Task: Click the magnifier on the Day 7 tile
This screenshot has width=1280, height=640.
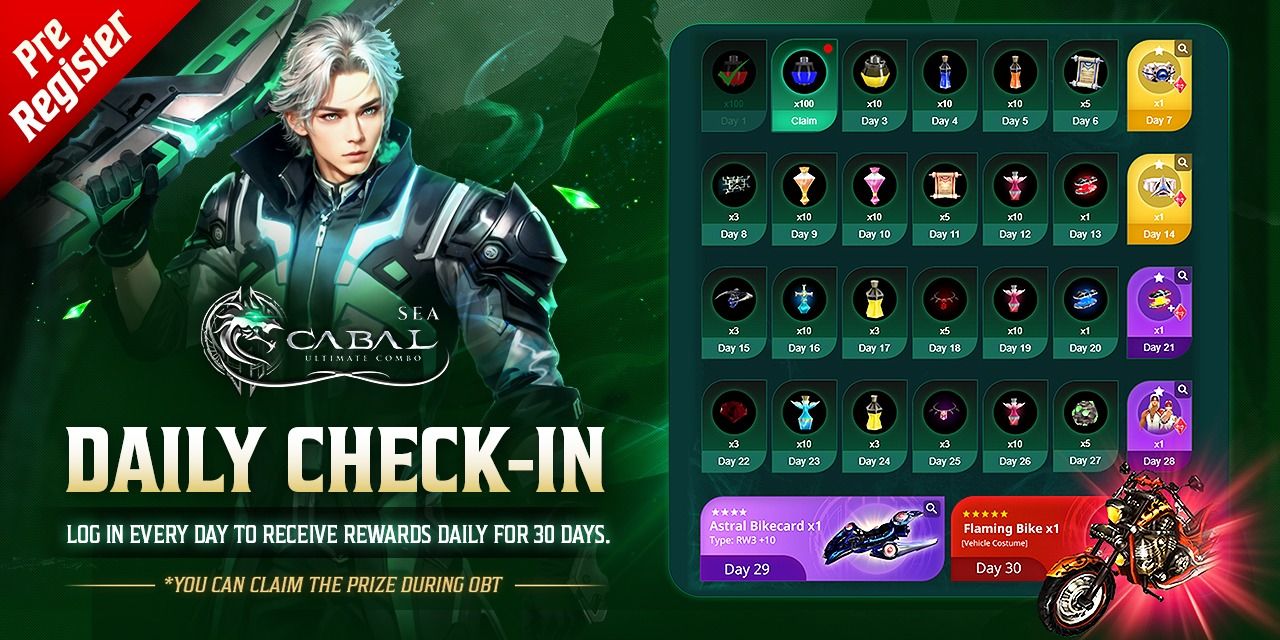Action: (1182, 48)
